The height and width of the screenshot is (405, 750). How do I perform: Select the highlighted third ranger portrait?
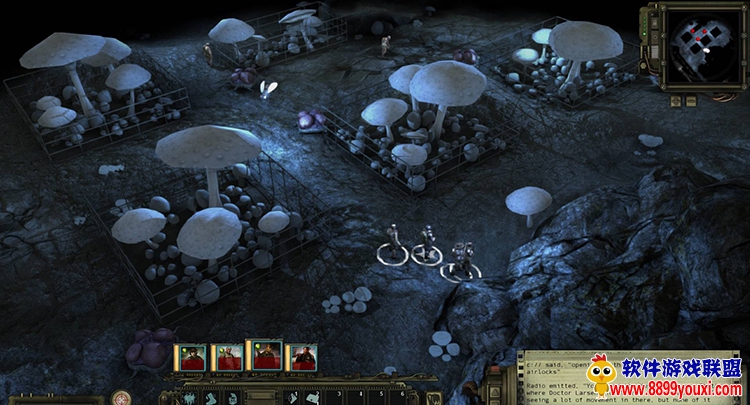pyautogui.click(x=264, y=355)
